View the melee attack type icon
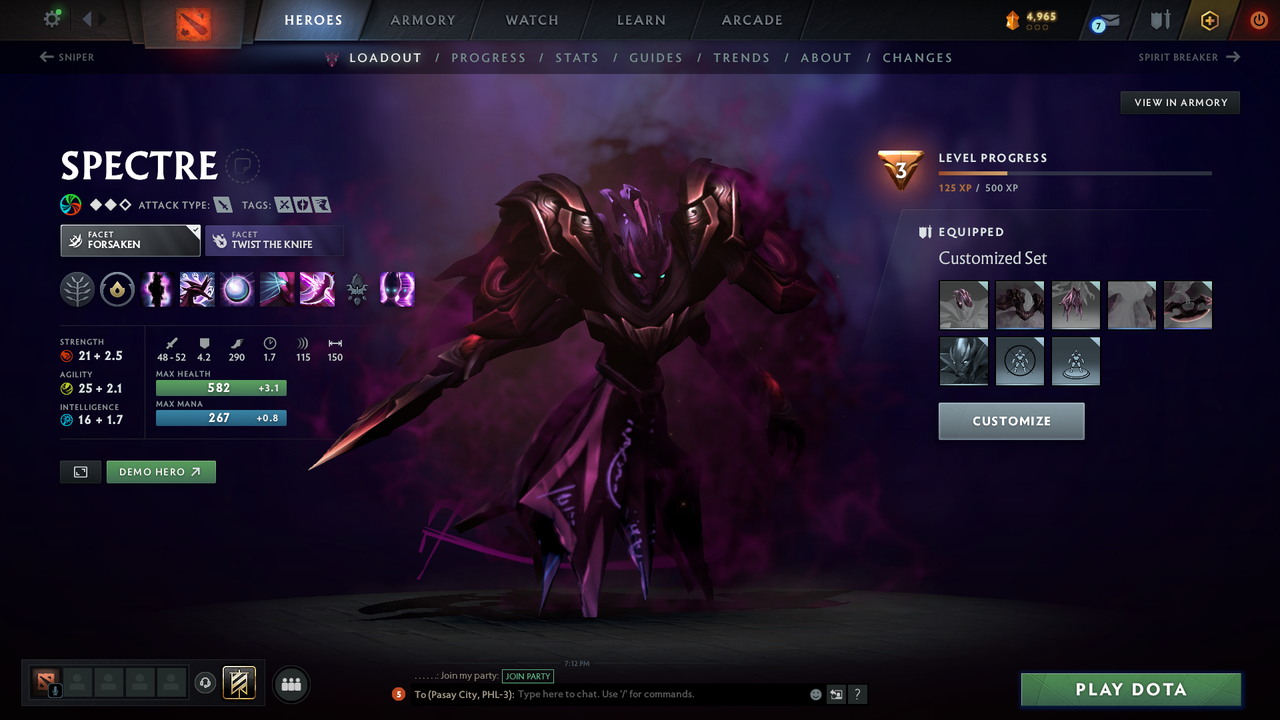1280x720 pixels. point(222,204)
